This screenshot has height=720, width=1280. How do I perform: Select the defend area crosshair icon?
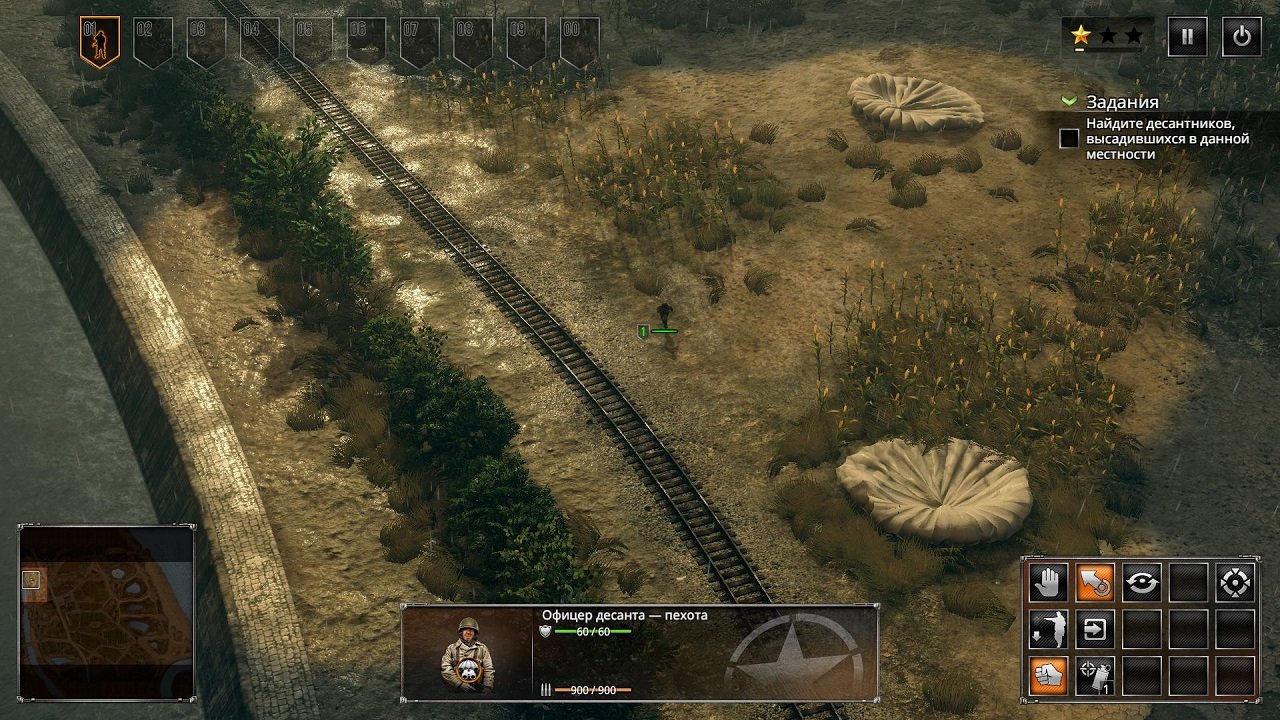point(1235,582)
